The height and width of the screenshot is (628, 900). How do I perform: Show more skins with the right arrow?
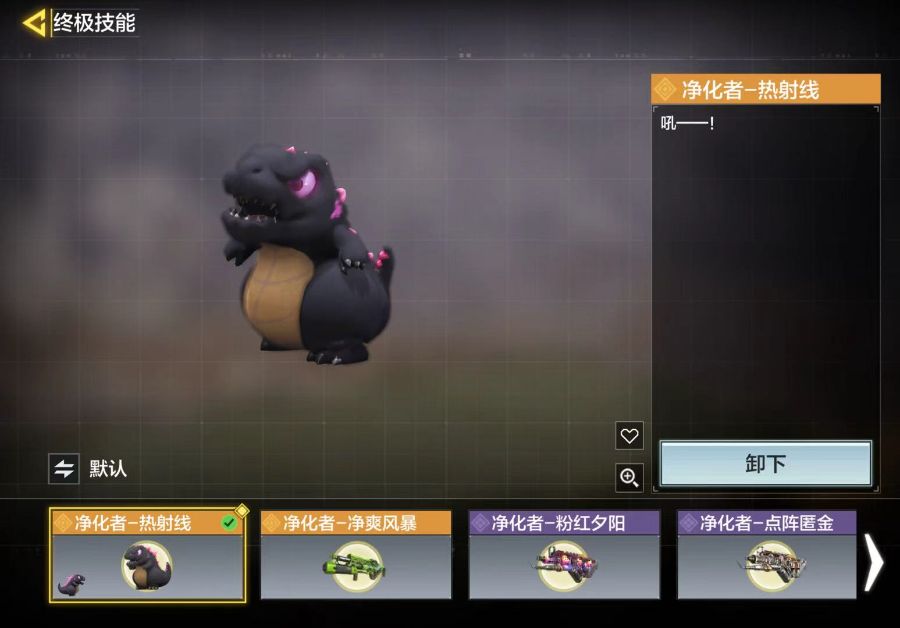(874, 563)
